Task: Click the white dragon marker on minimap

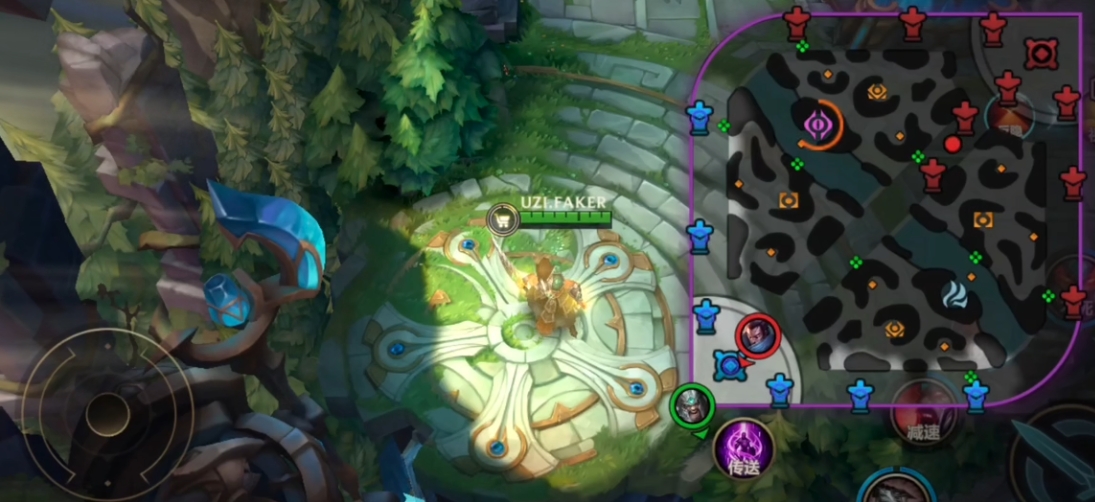Action: [956, 294]
